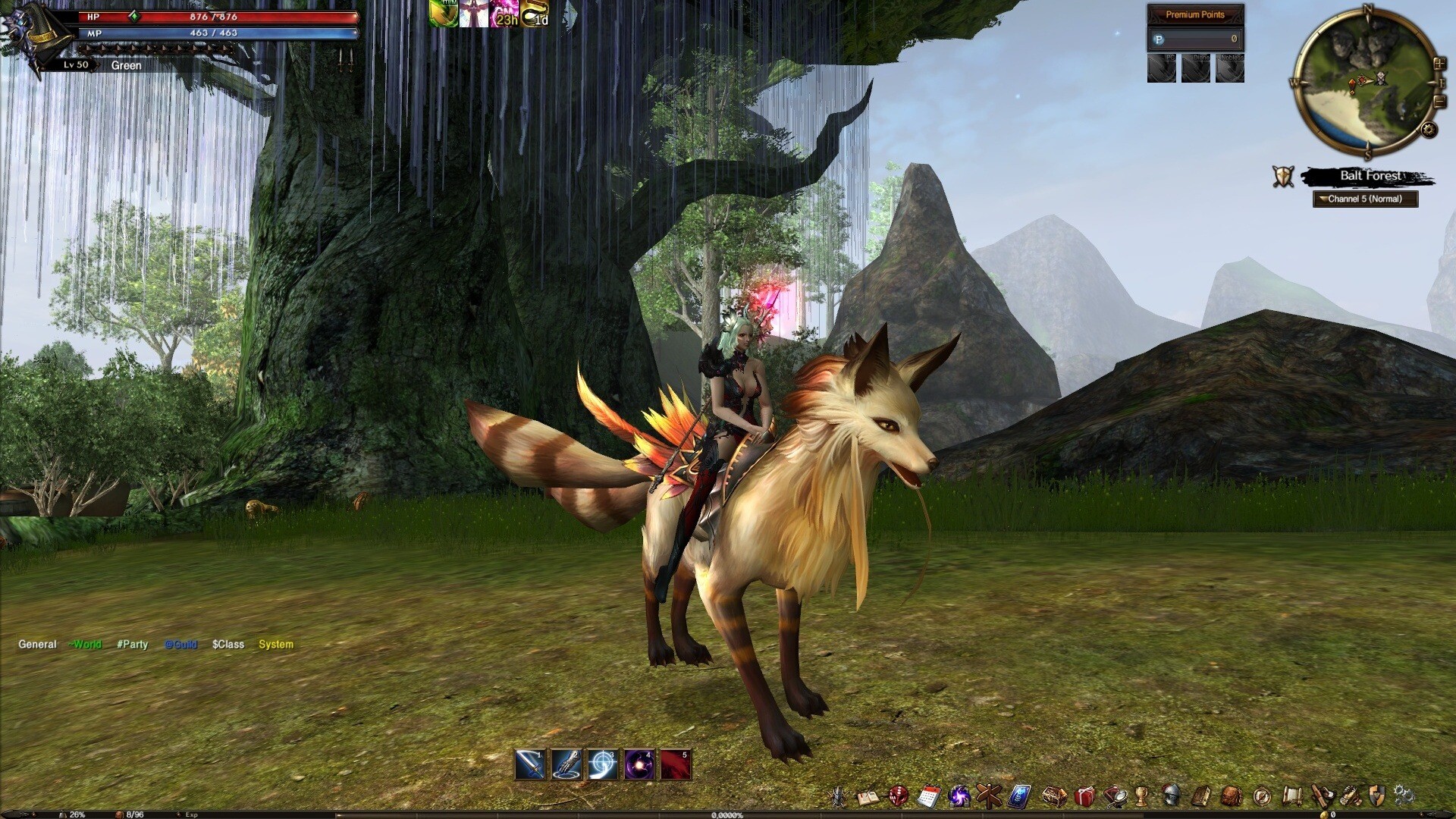Screen dimensions: 1456x819
Task: Click the minimap zoom-out button
Action: tap(1439, 101)
